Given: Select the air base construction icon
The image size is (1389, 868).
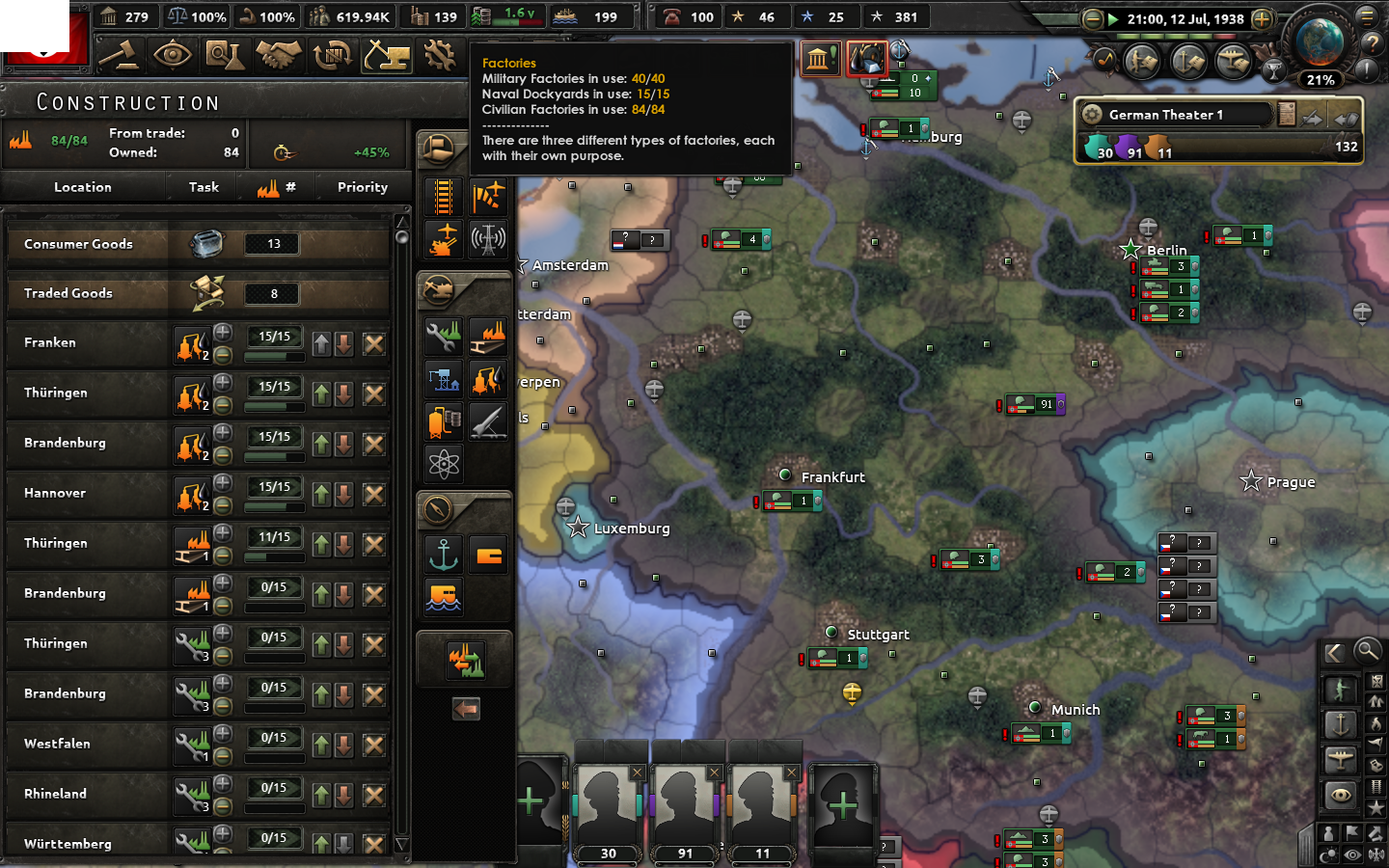Looking at the screenshot, I should click(x=487, y=197).
